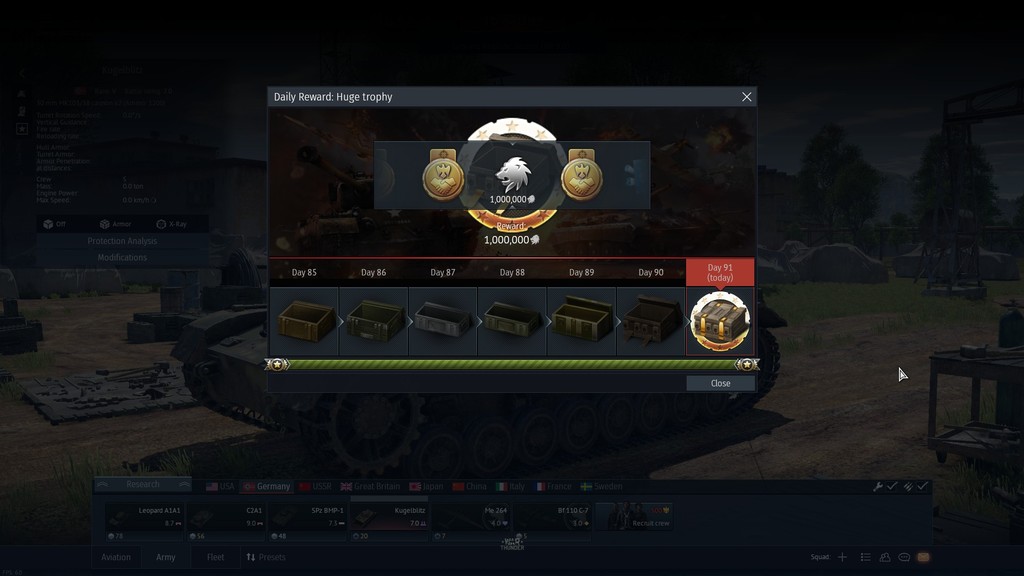The width and height of the screenshot is (1024, 576).
Task: Select the Day 90 reward crate
Action: click(651, 321)
